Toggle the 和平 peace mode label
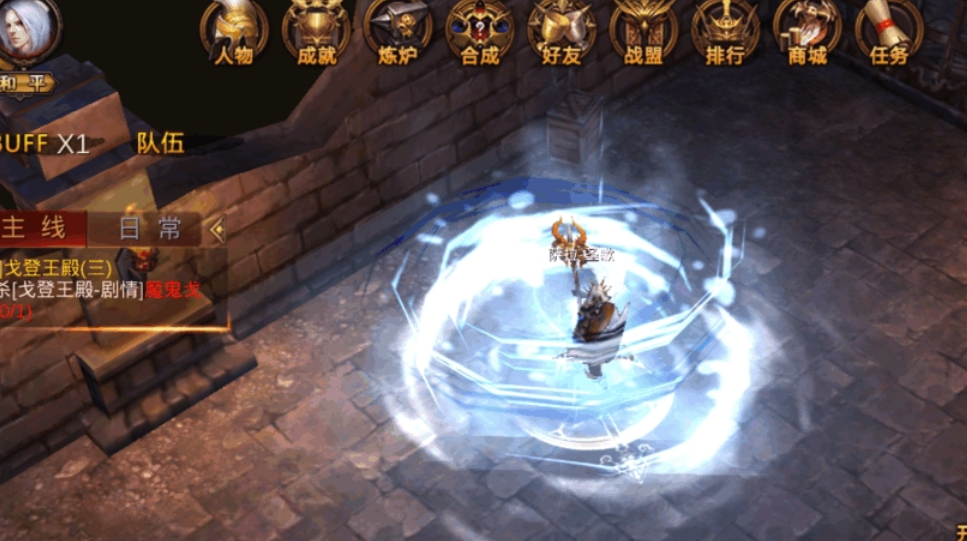Viewport: 967px width, 541px height. point(25,83)
